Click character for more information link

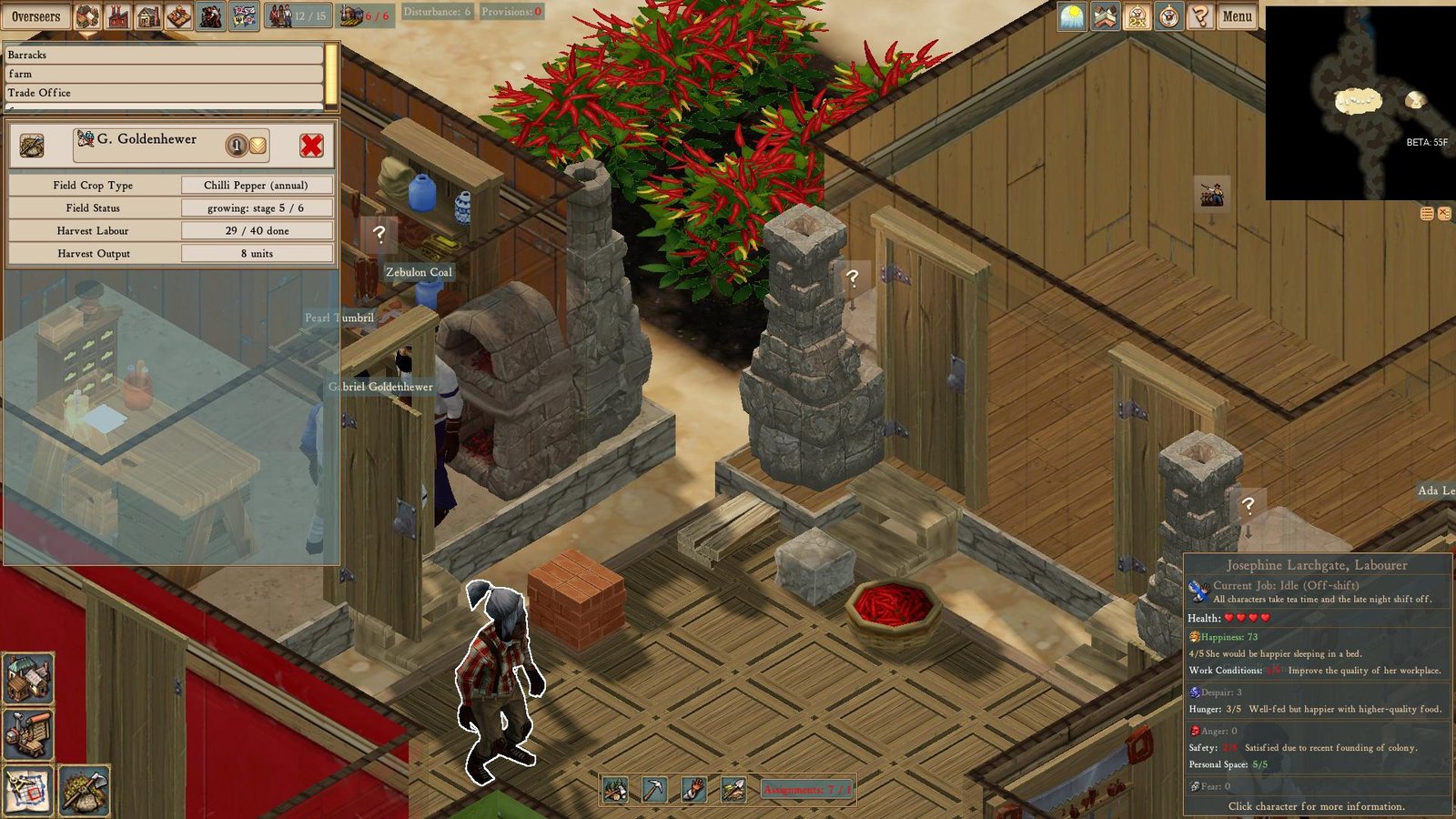tap(1316, 806)
